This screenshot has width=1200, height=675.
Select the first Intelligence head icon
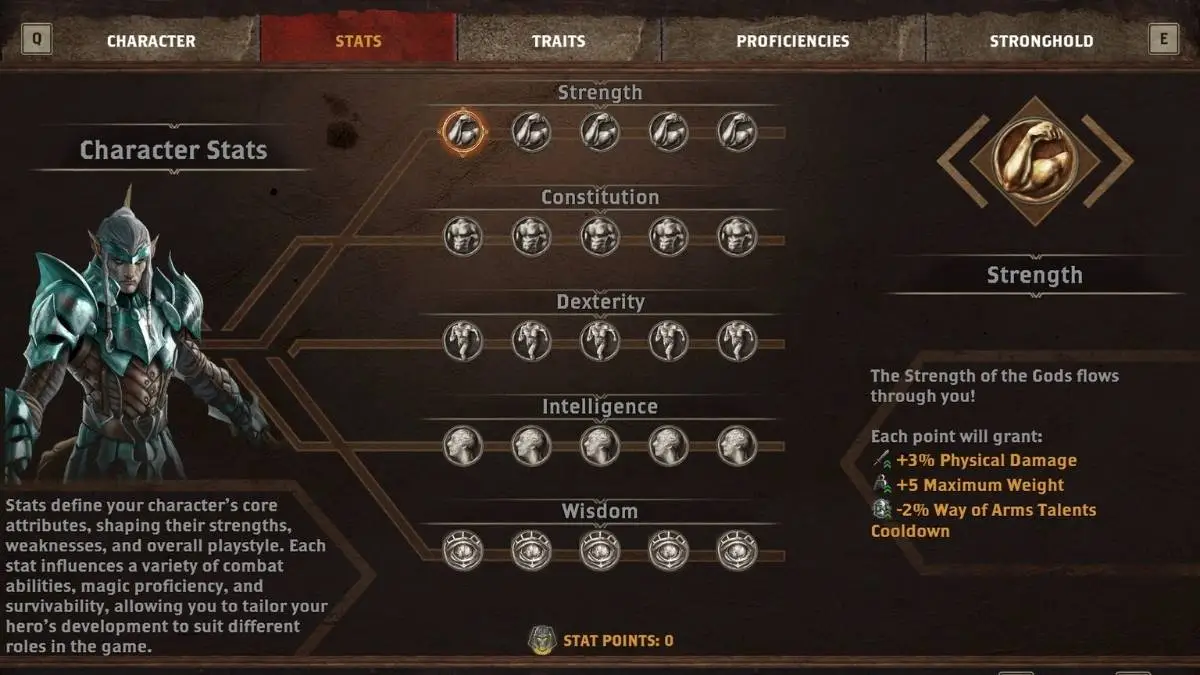click(x=463, y=446)
